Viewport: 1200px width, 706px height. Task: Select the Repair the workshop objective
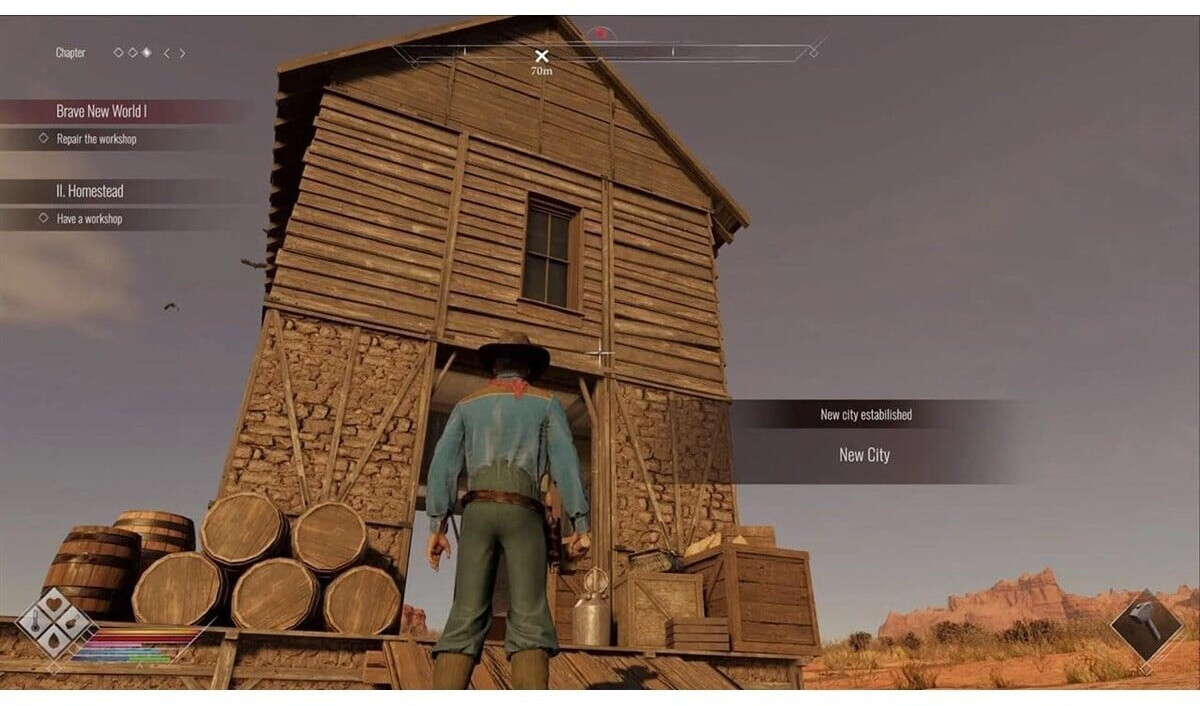tap(96, 139)
